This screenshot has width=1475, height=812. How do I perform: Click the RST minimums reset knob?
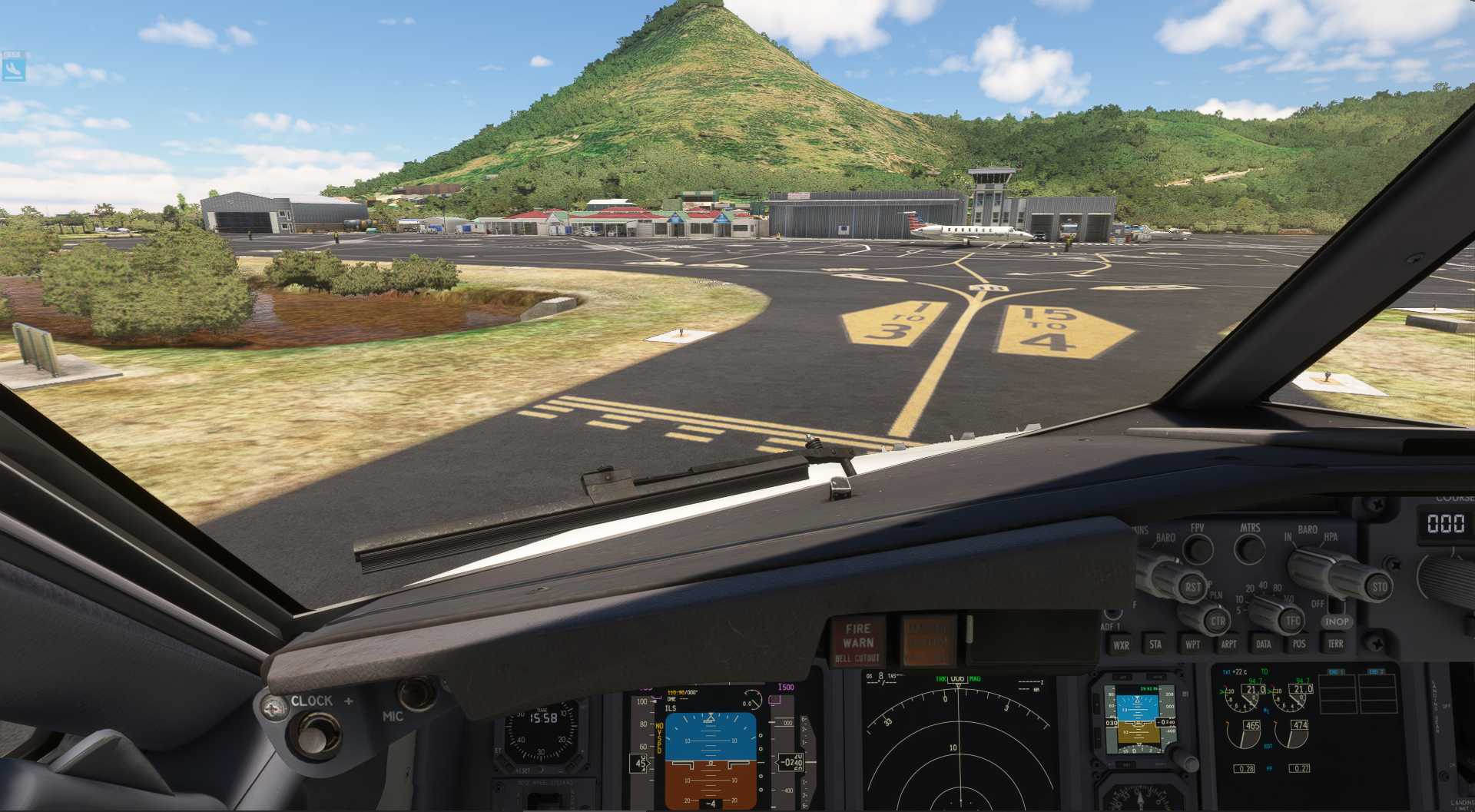tap(1194, 588)
